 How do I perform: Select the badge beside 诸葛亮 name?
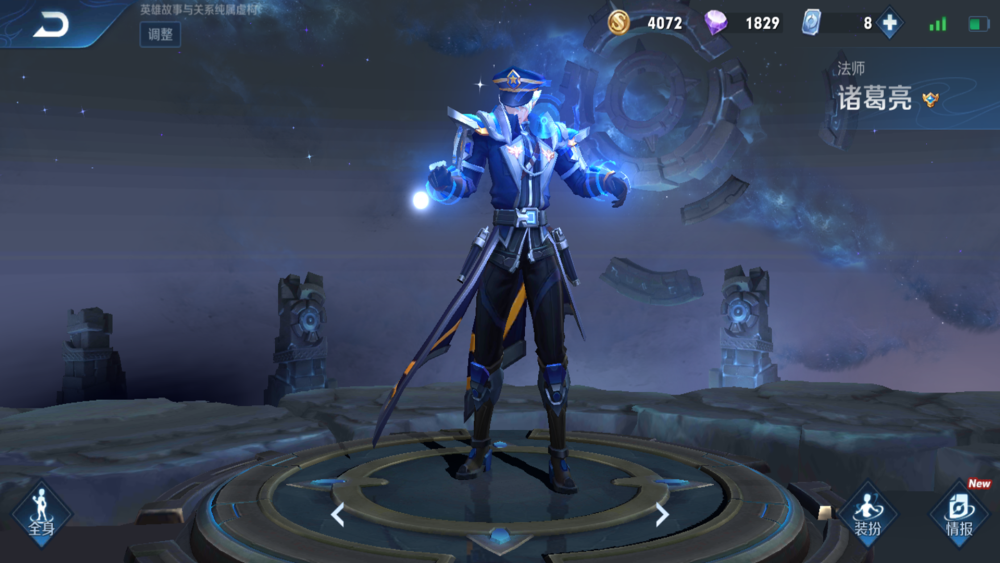[931, 99]
